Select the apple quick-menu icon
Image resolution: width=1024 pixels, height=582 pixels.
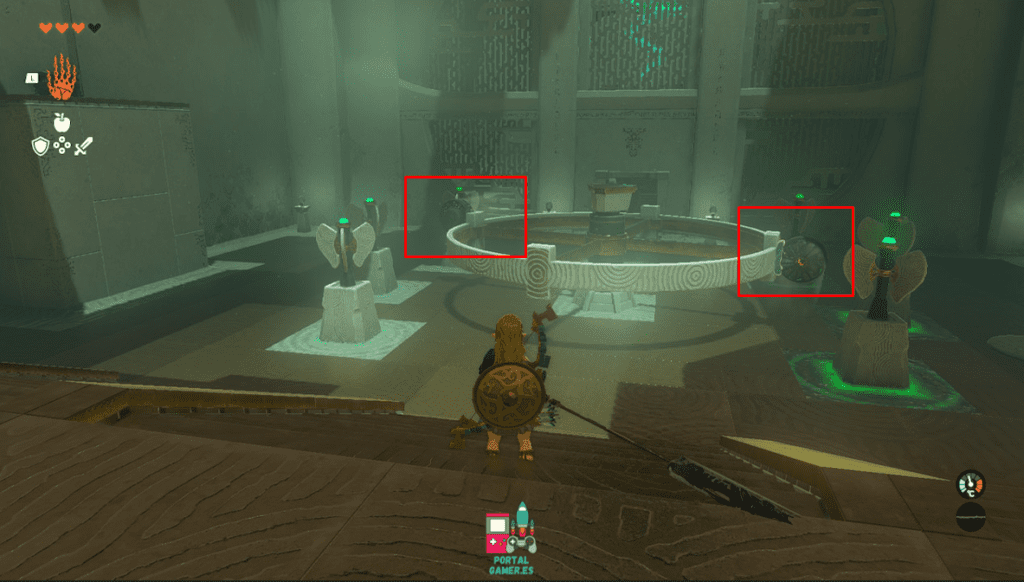coord(61,123)
